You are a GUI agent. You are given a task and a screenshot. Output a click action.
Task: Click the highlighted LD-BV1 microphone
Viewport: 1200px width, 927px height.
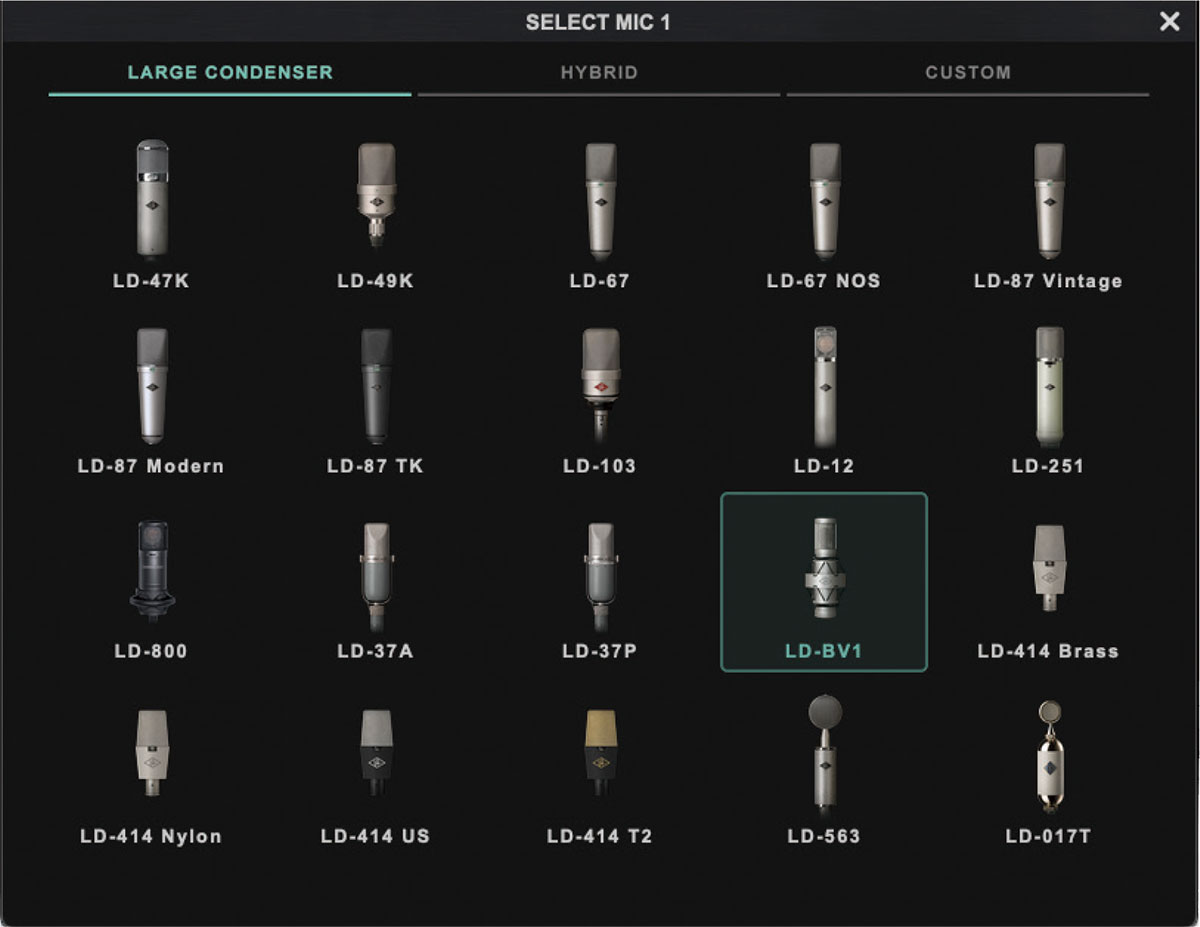(x=824, y=578)
